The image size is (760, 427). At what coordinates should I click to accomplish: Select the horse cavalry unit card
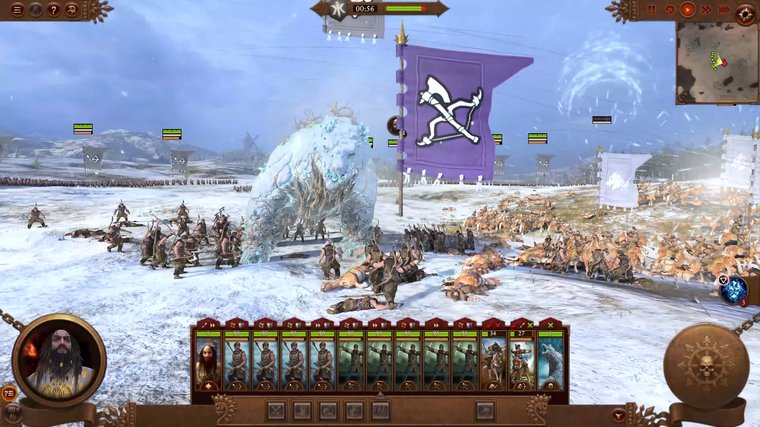(x=494, y=360)
